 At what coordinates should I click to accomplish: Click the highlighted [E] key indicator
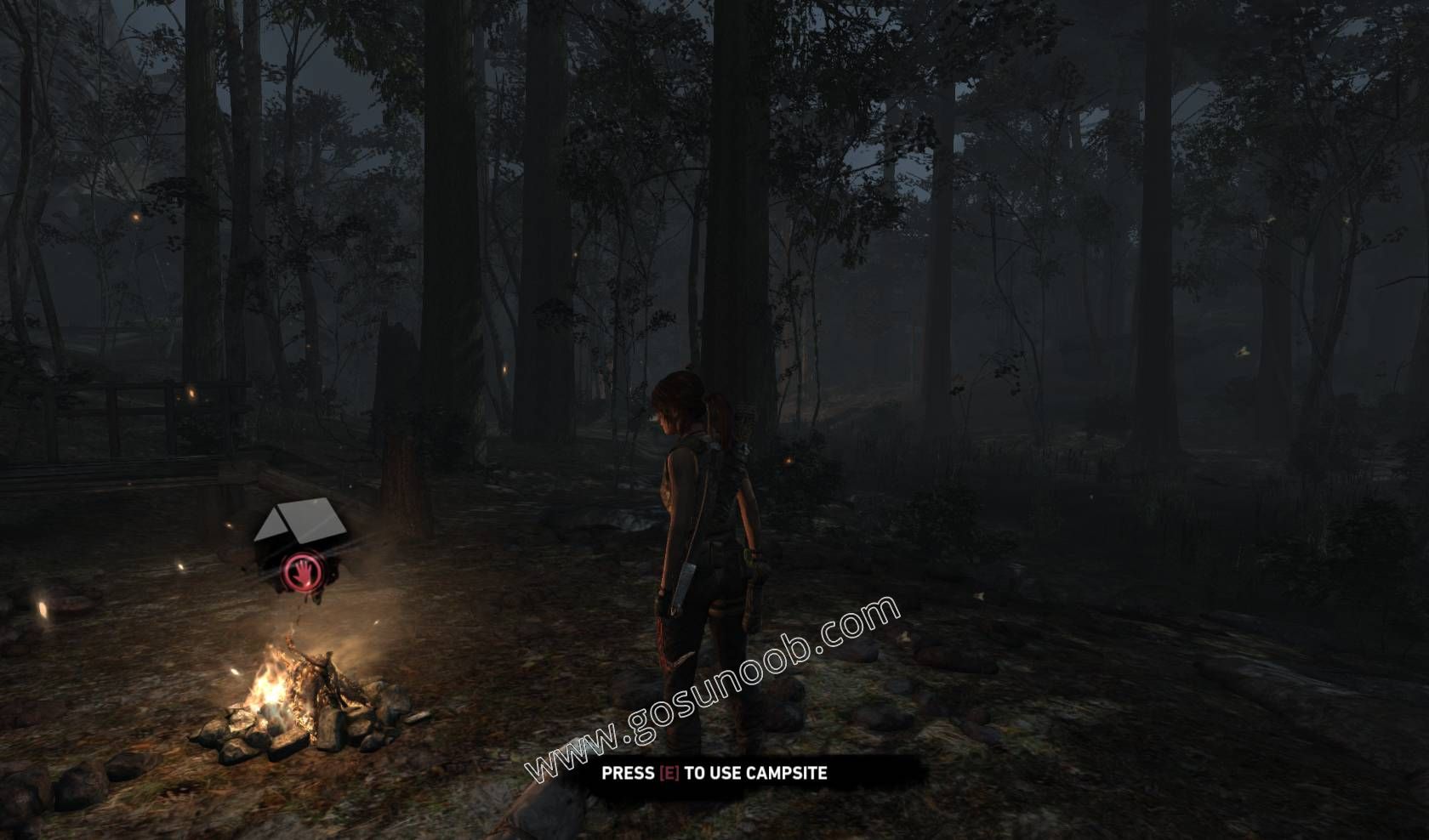point(669,773)
